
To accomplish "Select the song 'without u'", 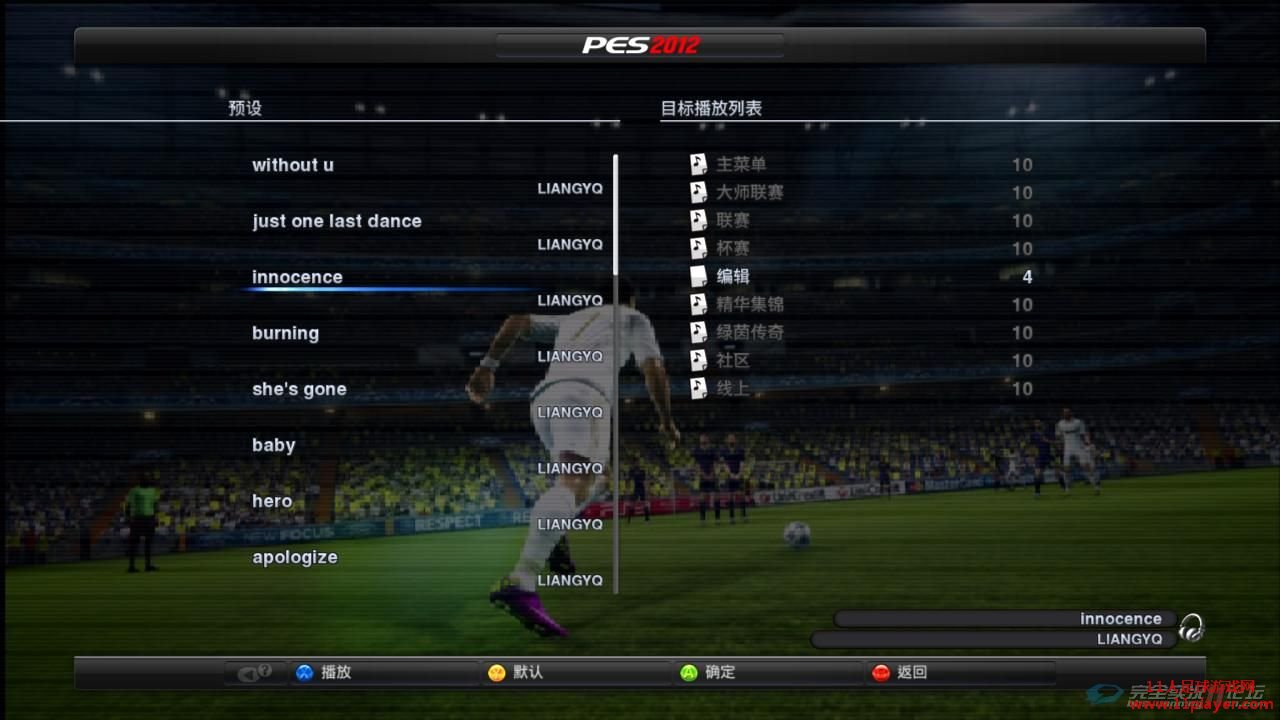I will coord(293,165).
